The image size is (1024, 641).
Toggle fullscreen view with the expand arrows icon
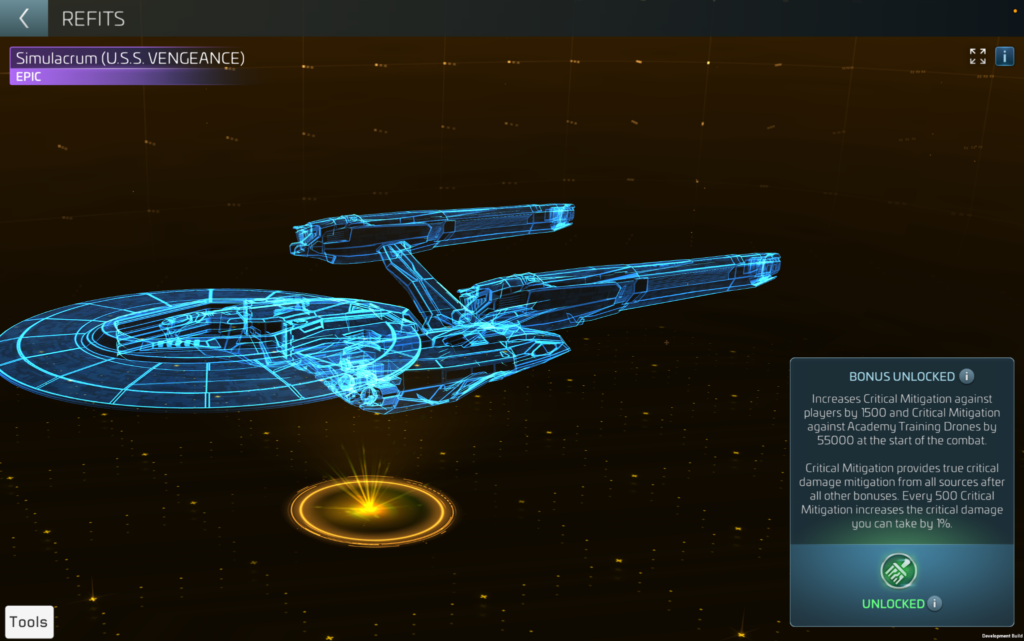(x=977, y=56)
